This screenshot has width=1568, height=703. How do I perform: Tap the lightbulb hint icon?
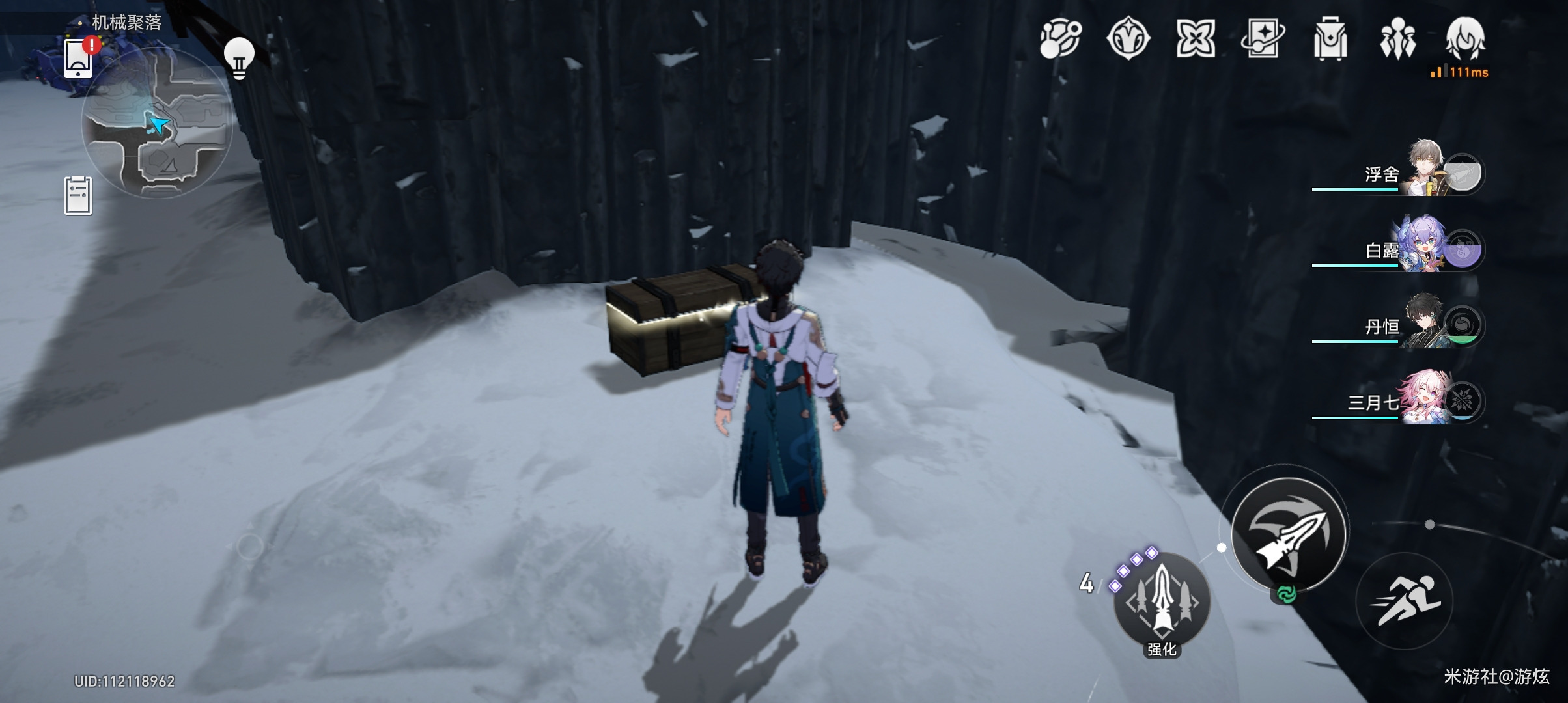(239, 57)
